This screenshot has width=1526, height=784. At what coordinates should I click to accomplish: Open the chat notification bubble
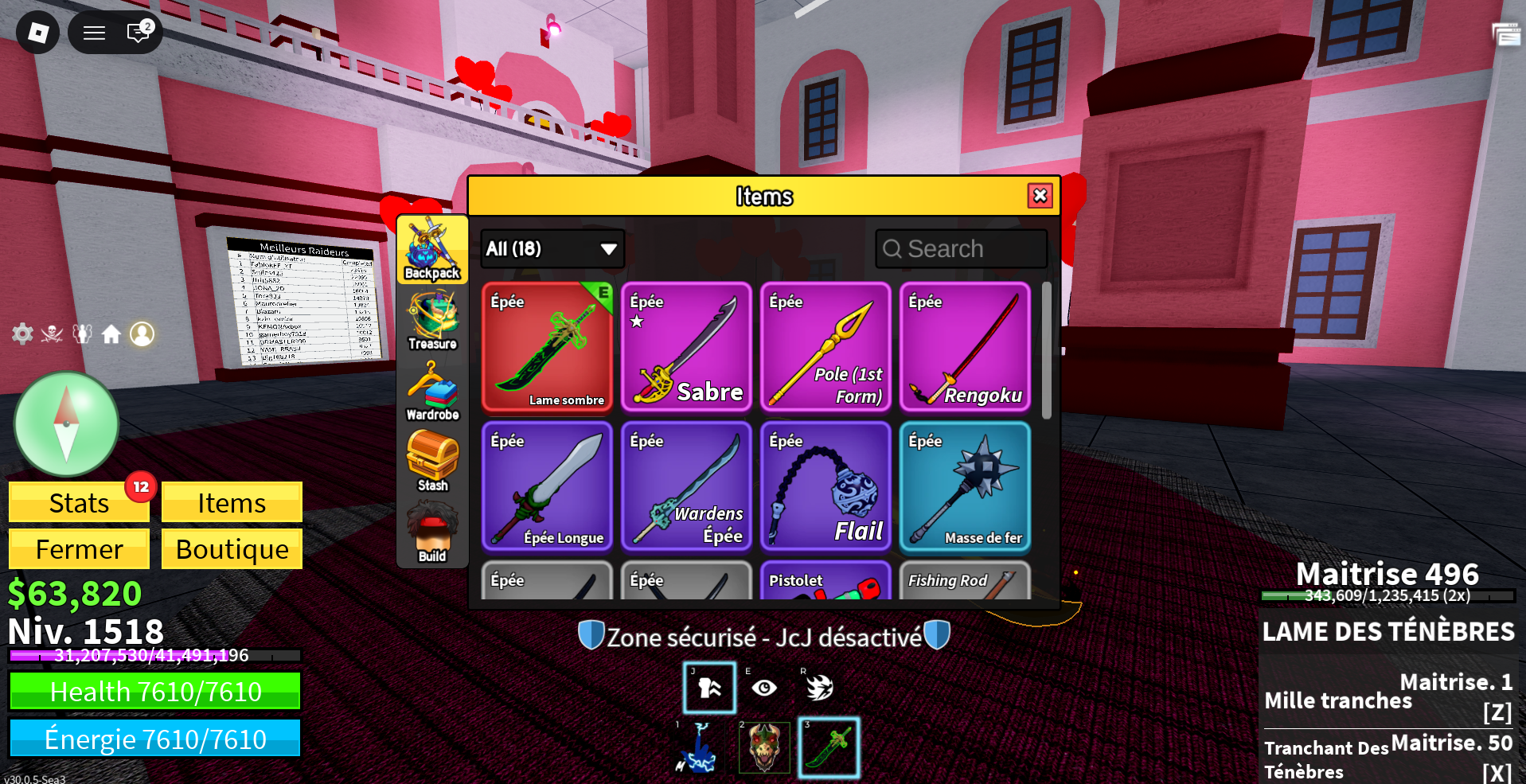138,33
